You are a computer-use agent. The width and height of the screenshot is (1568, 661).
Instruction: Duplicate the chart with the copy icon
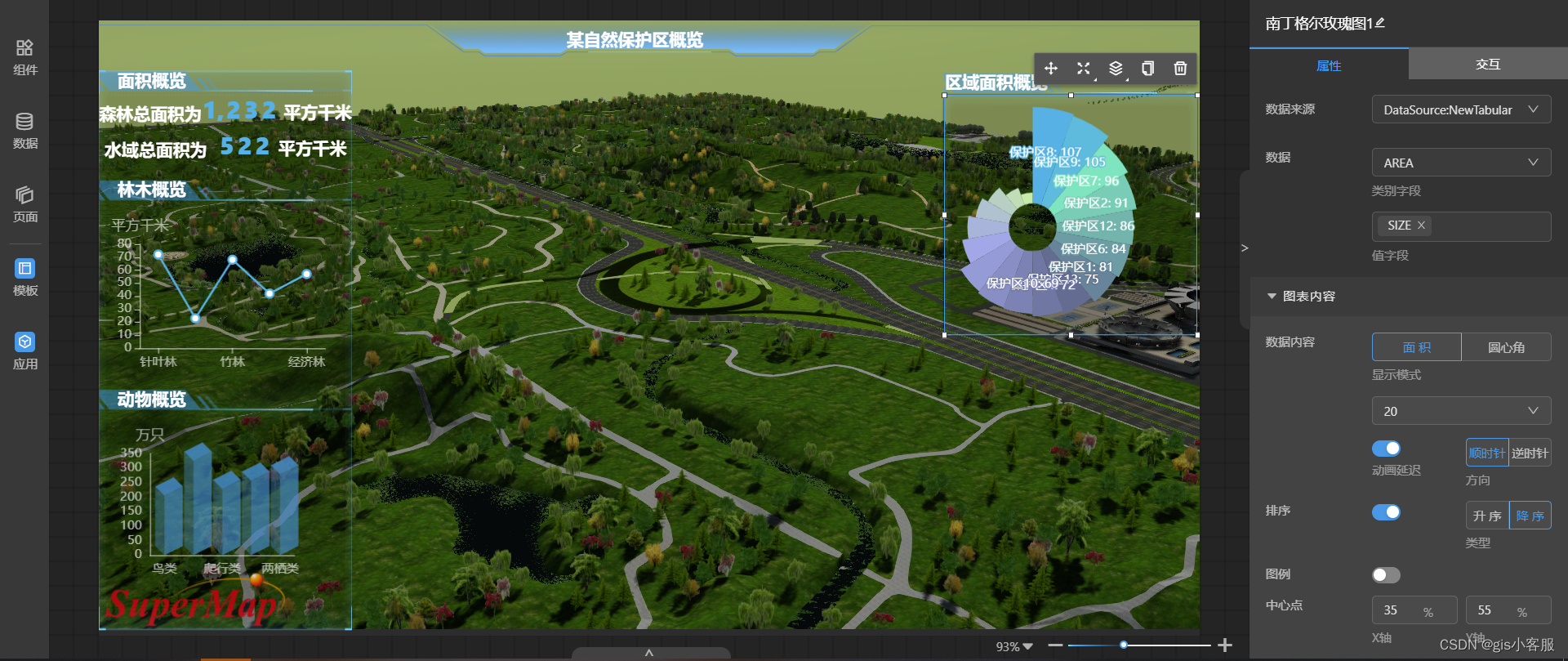[x=1147, y=69]
